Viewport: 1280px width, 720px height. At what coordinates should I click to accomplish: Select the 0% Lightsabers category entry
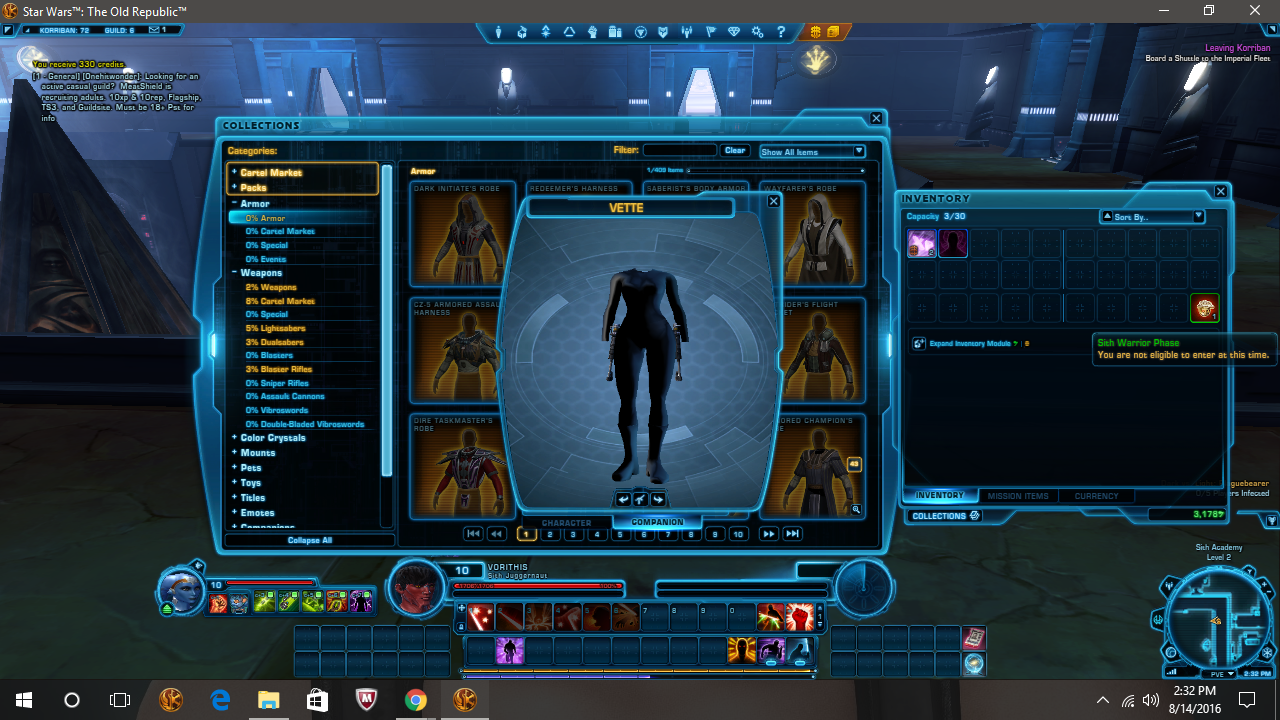tap(277, 327)
